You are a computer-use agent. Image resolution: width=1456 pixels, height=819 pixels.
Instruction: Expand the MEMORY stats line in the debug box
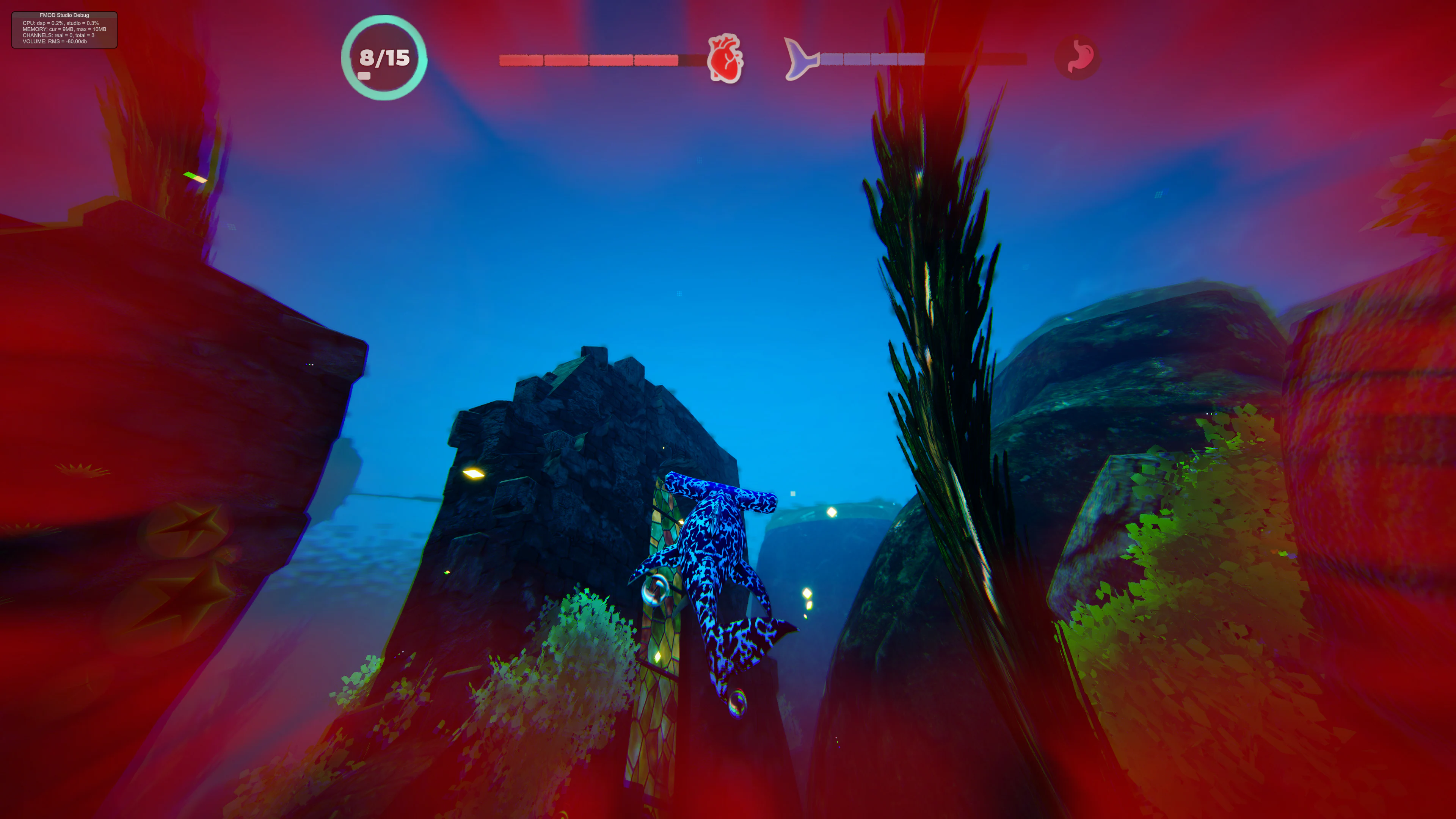[x=64, y=30]
